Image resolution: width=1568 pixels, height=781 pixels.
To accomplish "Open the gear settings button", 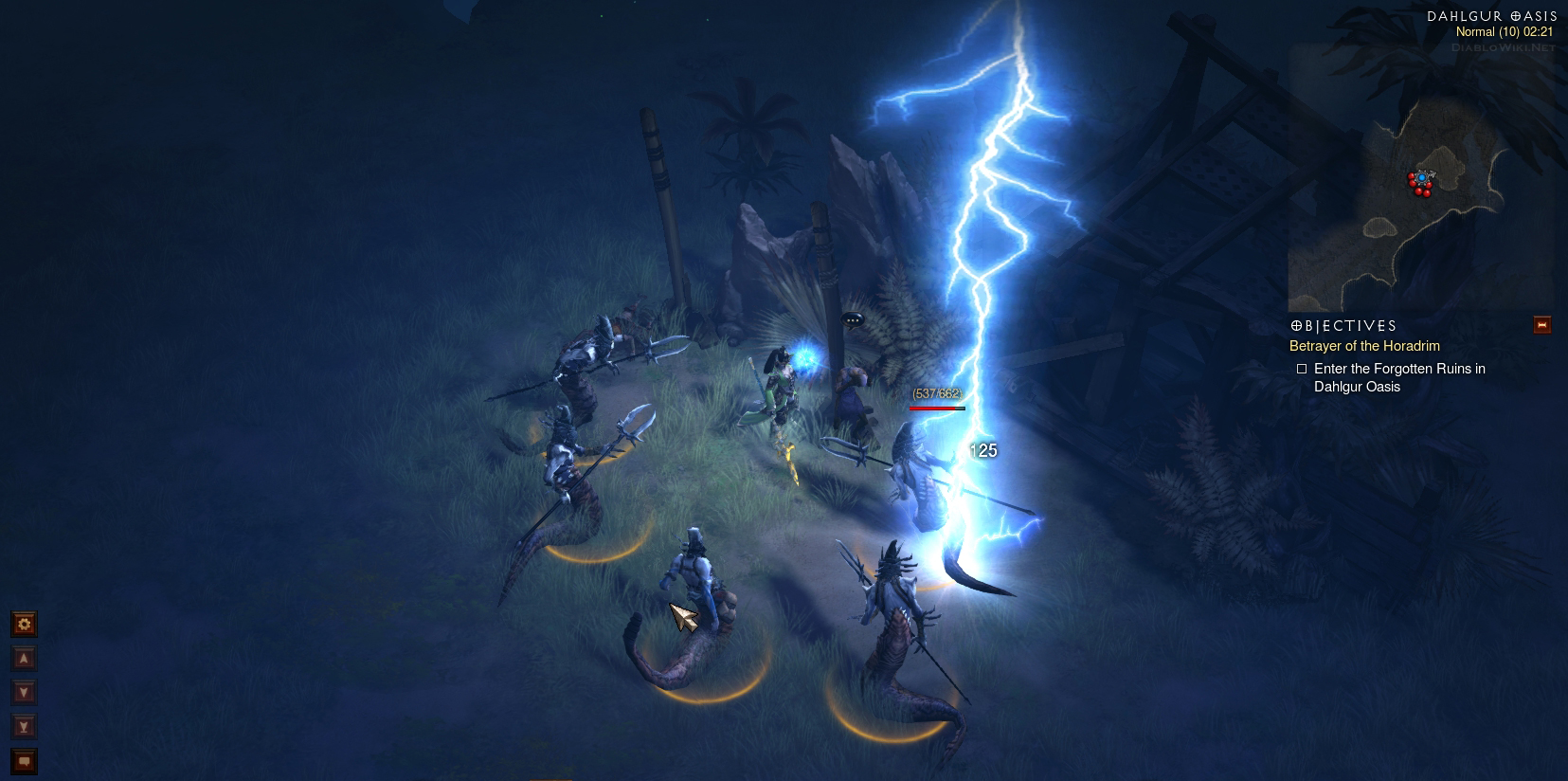I will click(24, 624).
